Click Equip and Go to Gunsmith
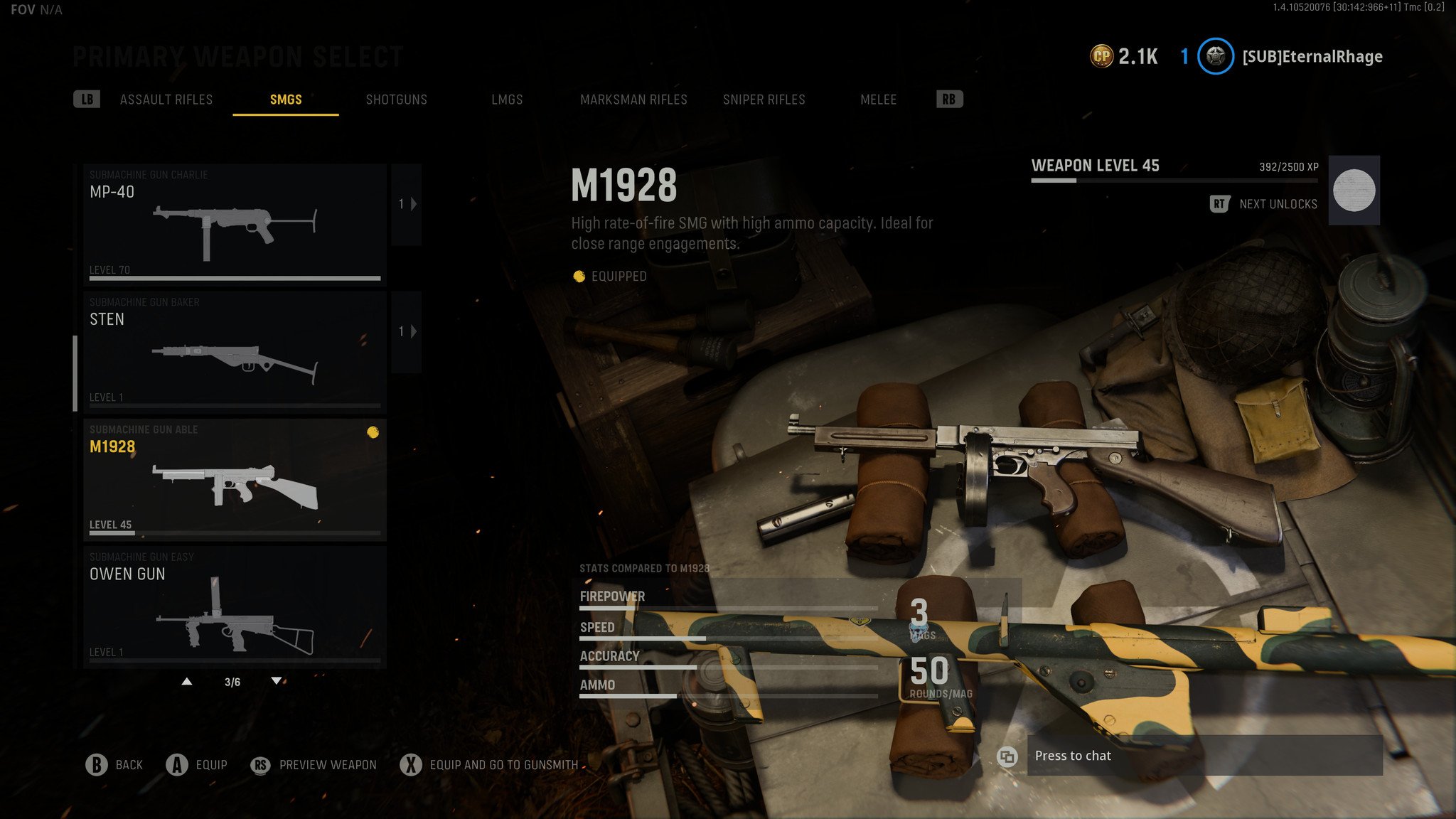The height and width of the screenshot is (819, 1456). point(491,765)
